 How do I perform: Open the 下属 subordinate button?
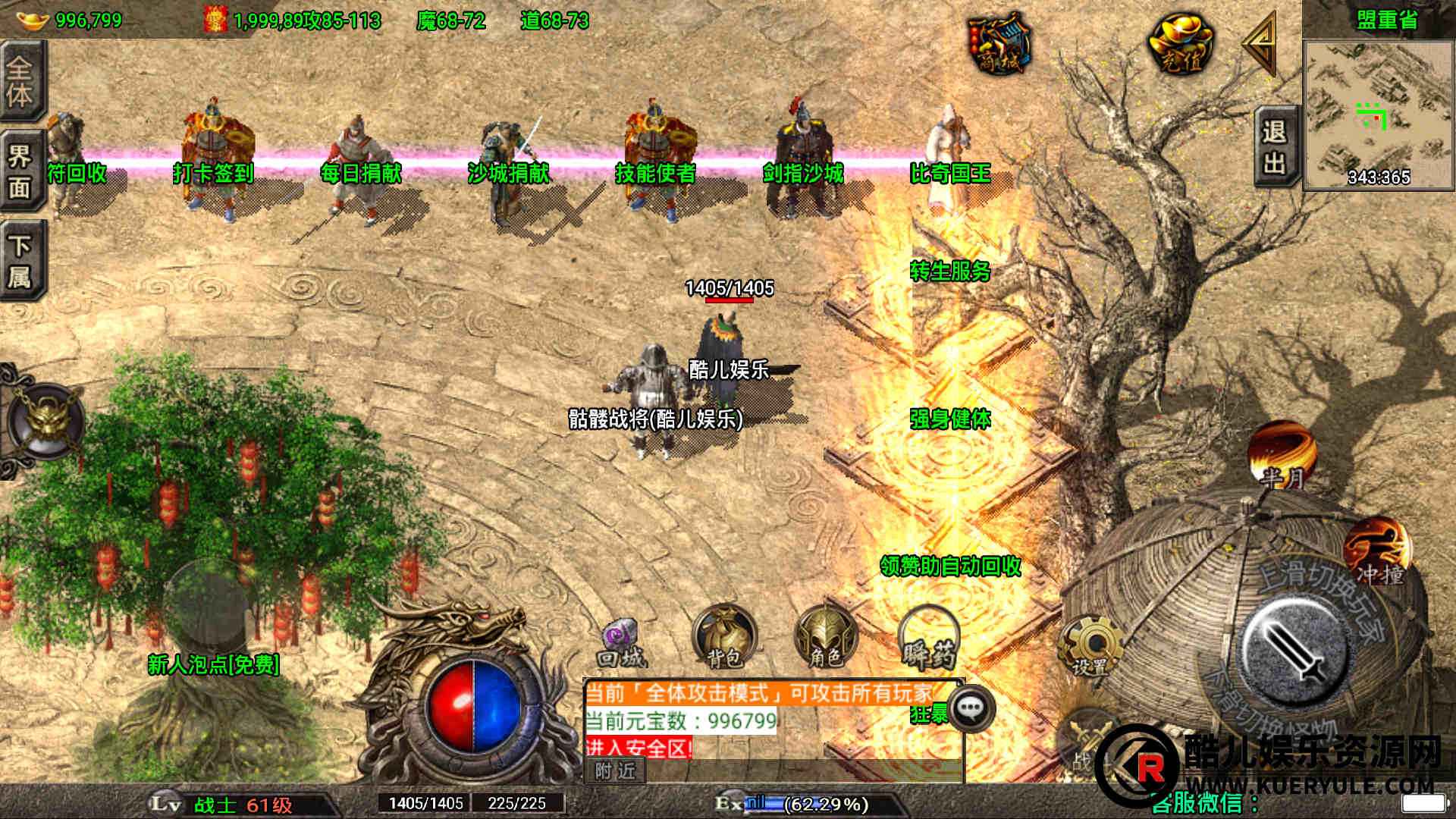click(21, 261)
